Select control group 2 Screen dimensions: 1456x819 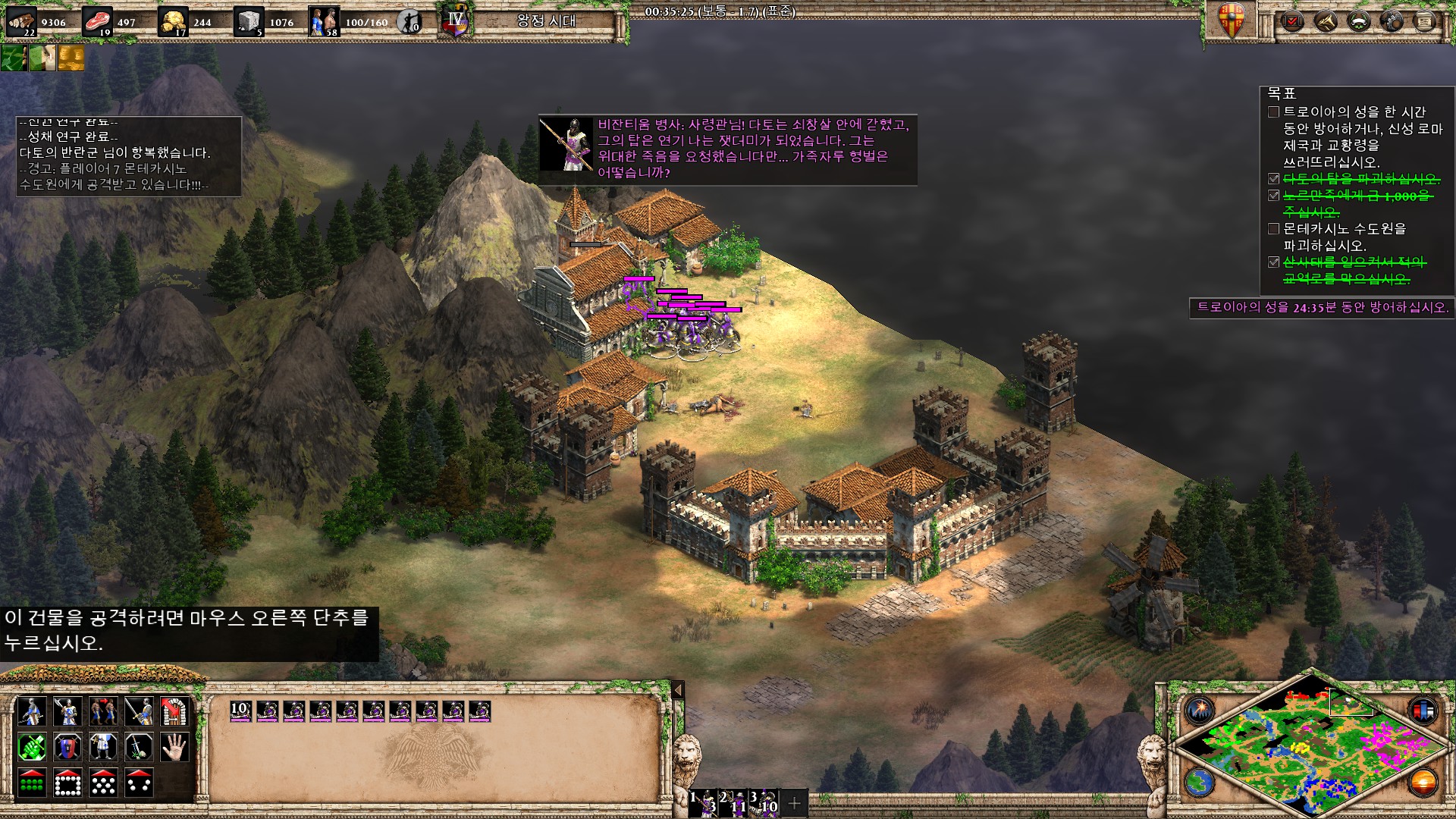coord(734,803)
